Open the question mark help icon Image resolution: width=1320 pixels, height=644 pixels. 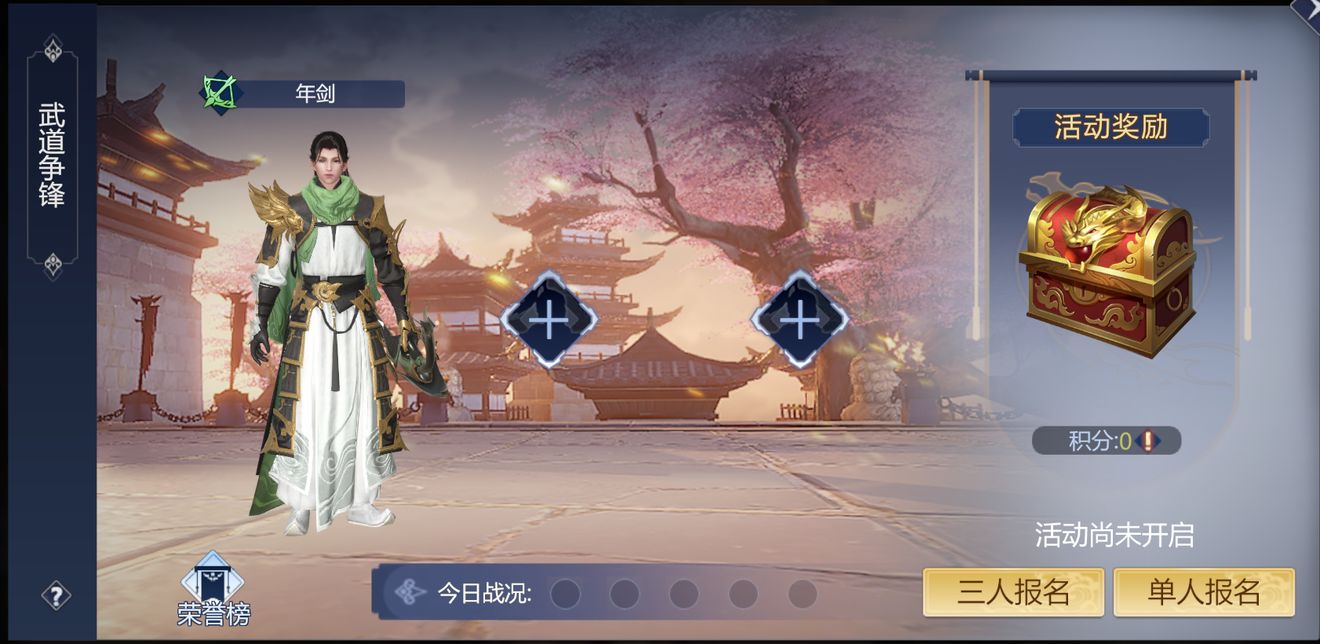pyautogui.click(x=56, y=596)
